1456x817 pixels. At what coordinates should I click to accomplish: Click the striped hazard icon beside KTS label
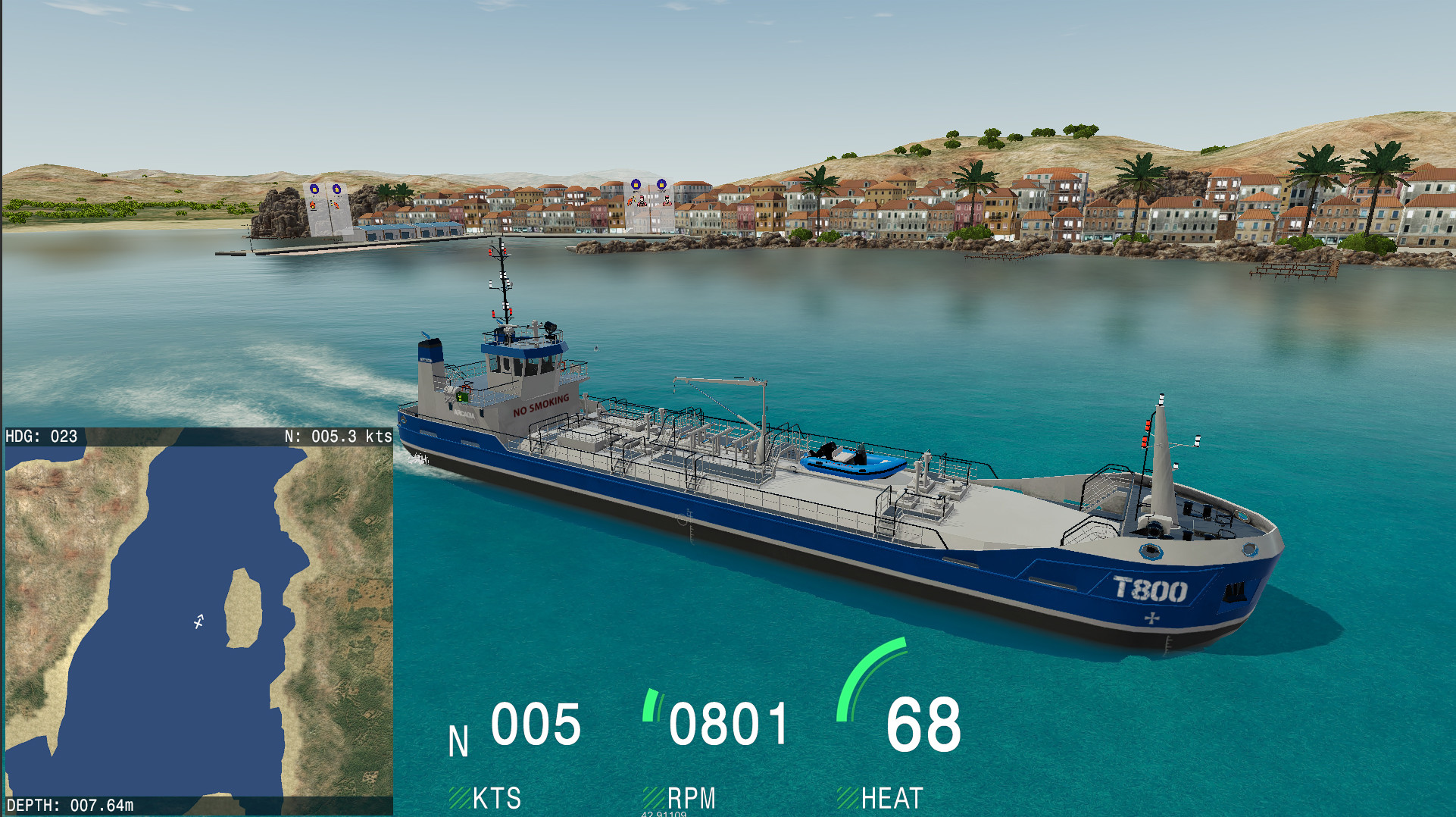click(x=460, y=797)
